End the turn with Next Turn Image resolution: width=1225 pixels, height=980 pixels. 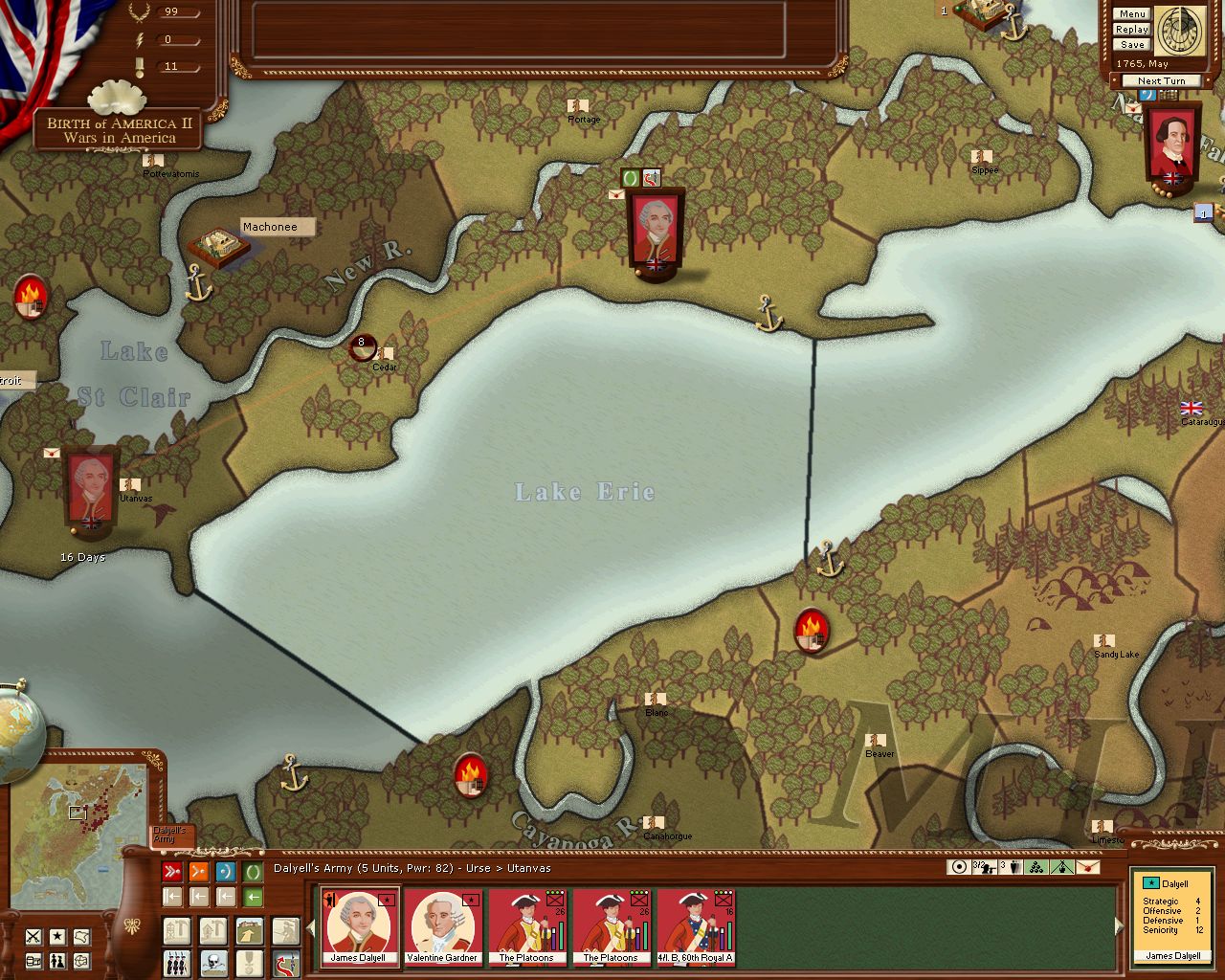pos(1161,81)
